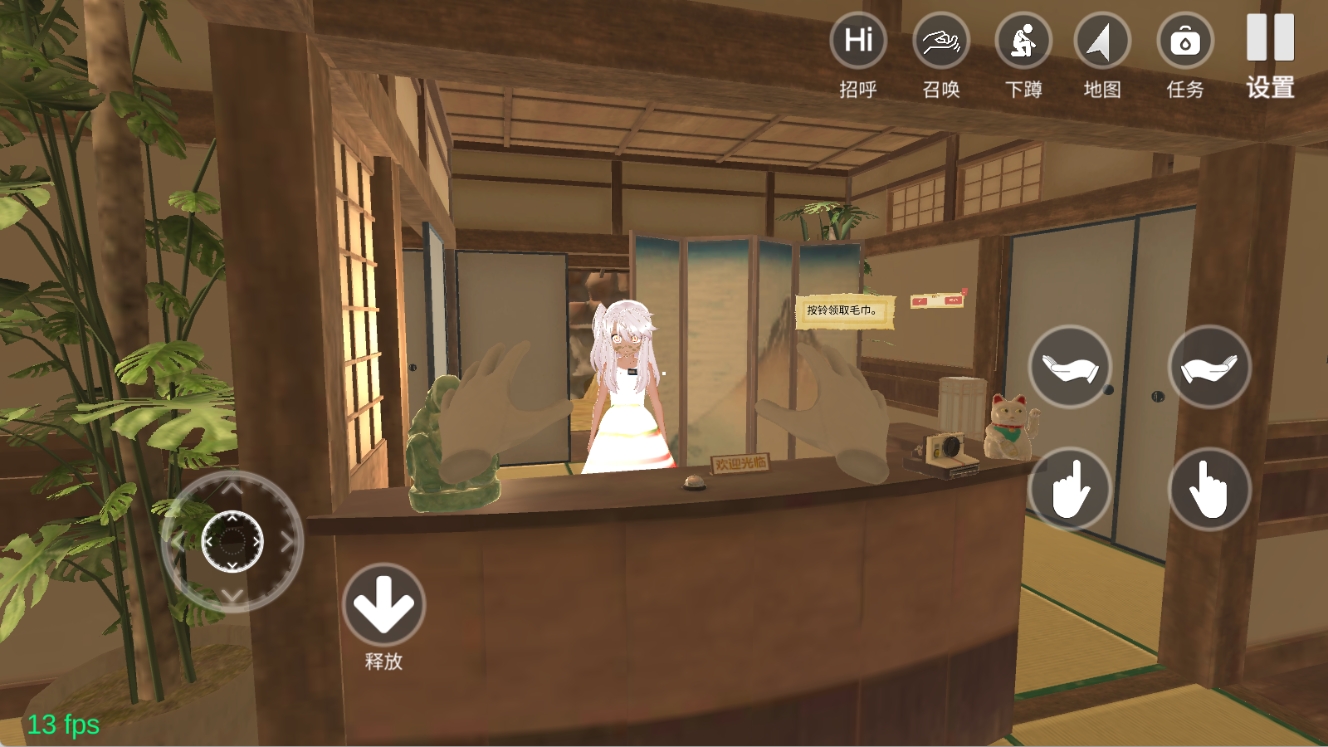Toggle the crouch (下蹲) button

(x=1023, y=41)
